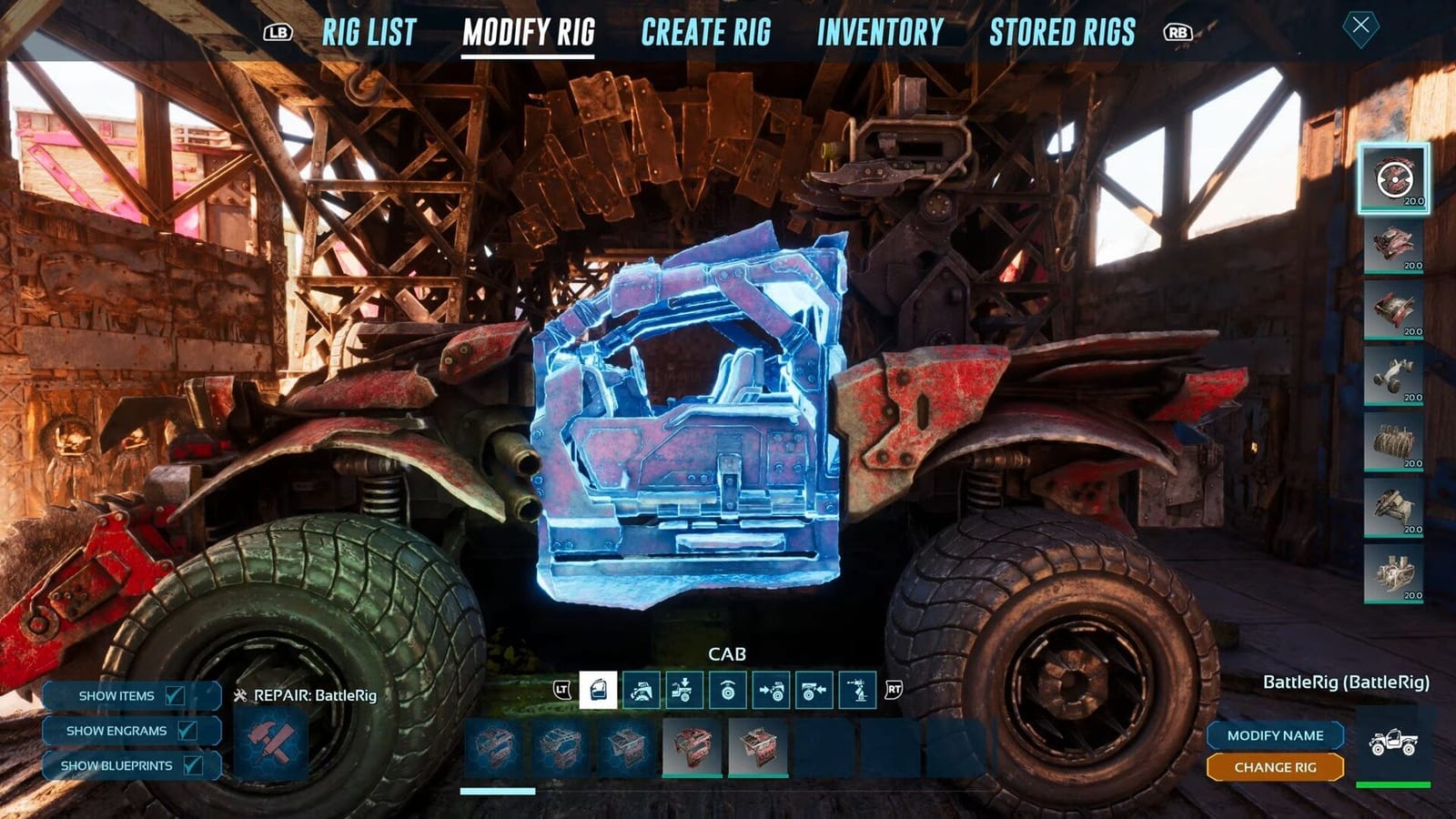Select the front plow attachment category icon
This screenshot has width=1456, height=819.
click(643, 690)
